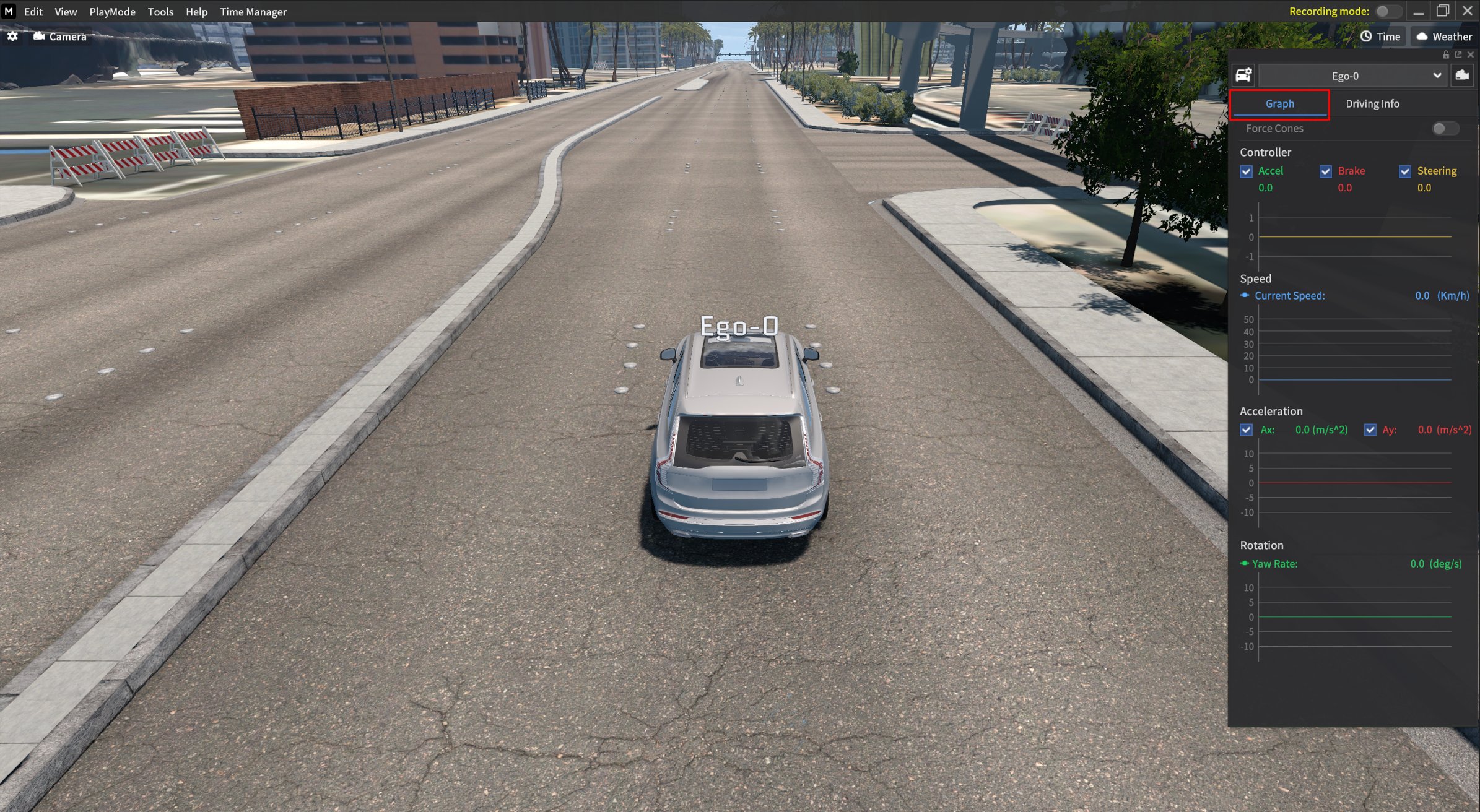Click the Camera view button
The height and width of the screenshot is (812, 1480).
coord(59,36)
